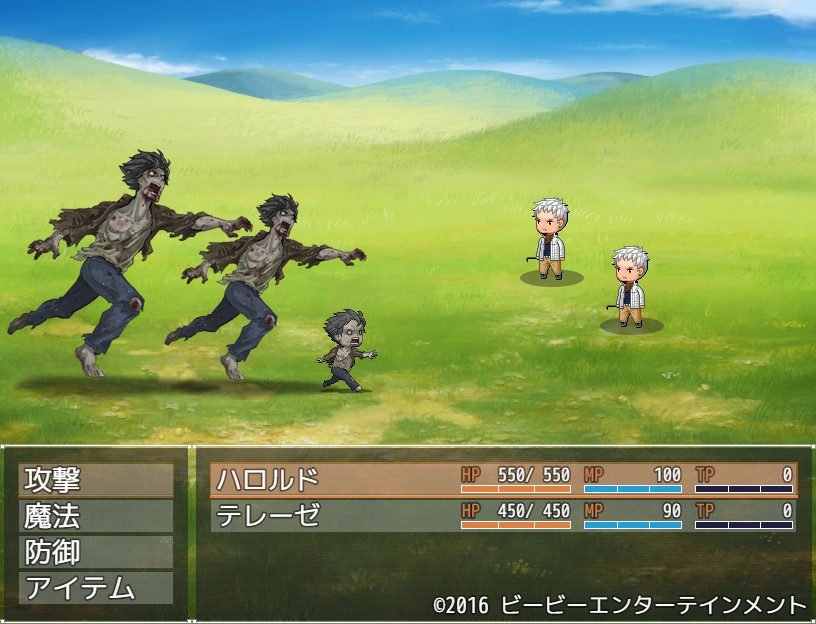Choose the 魔法 magic command
This screenshot has width=816, height=624.
point(95,516)
